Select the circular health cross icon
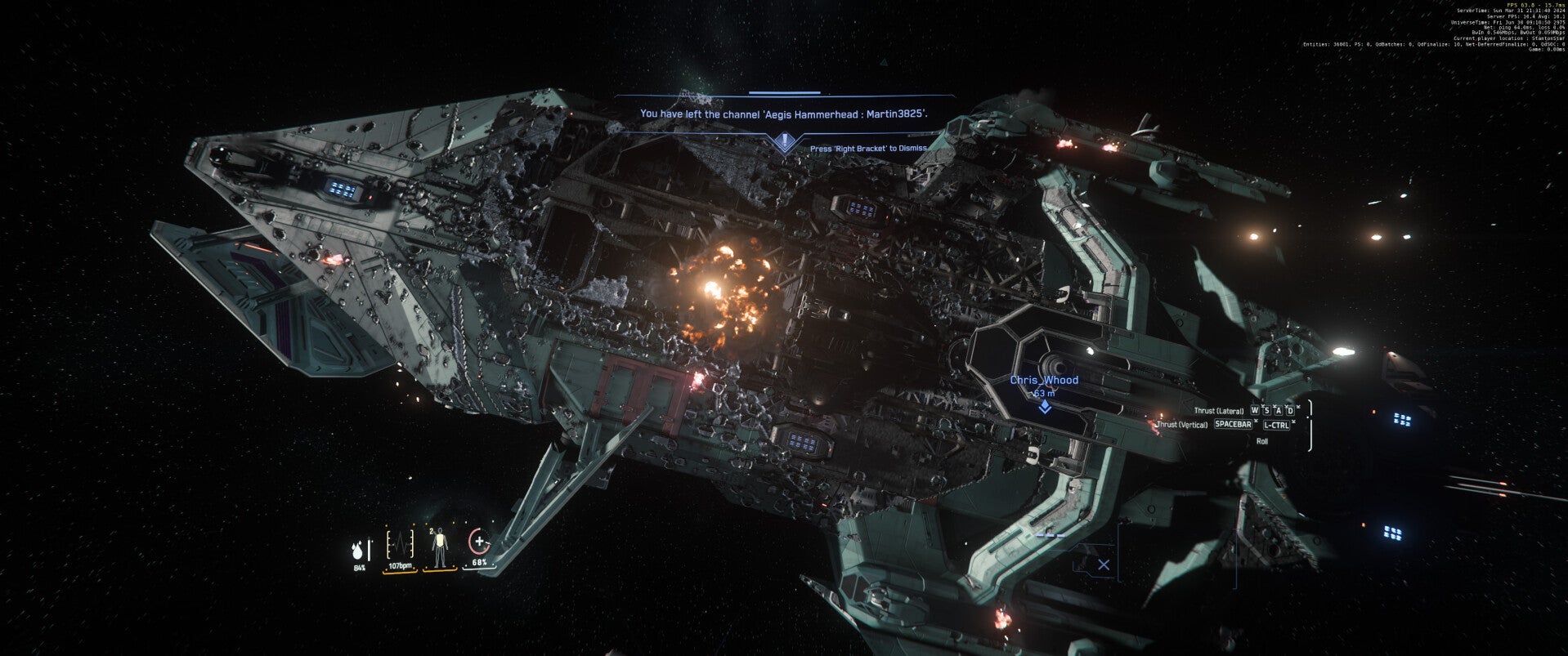Image resolution: width=1568 pixels, height=656 pixels. 479,542
